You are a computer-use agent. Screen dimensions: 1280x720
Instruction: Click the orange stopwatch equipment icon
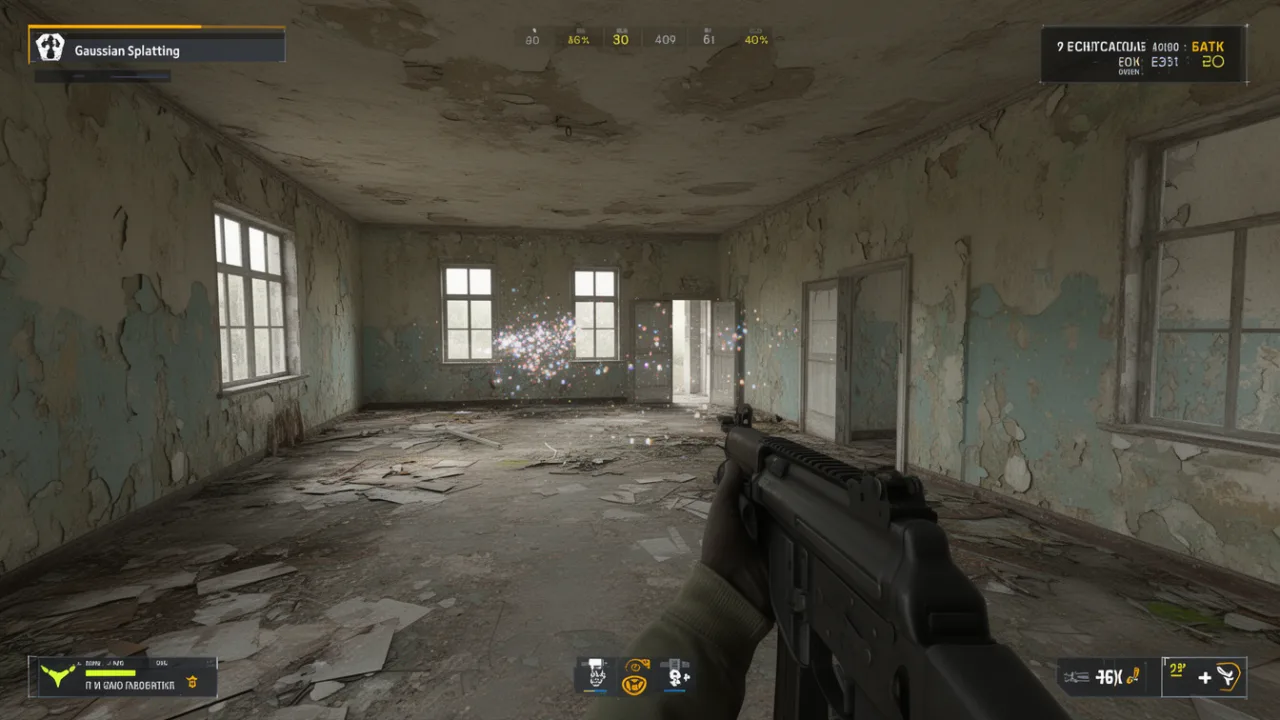coord(638,665)
